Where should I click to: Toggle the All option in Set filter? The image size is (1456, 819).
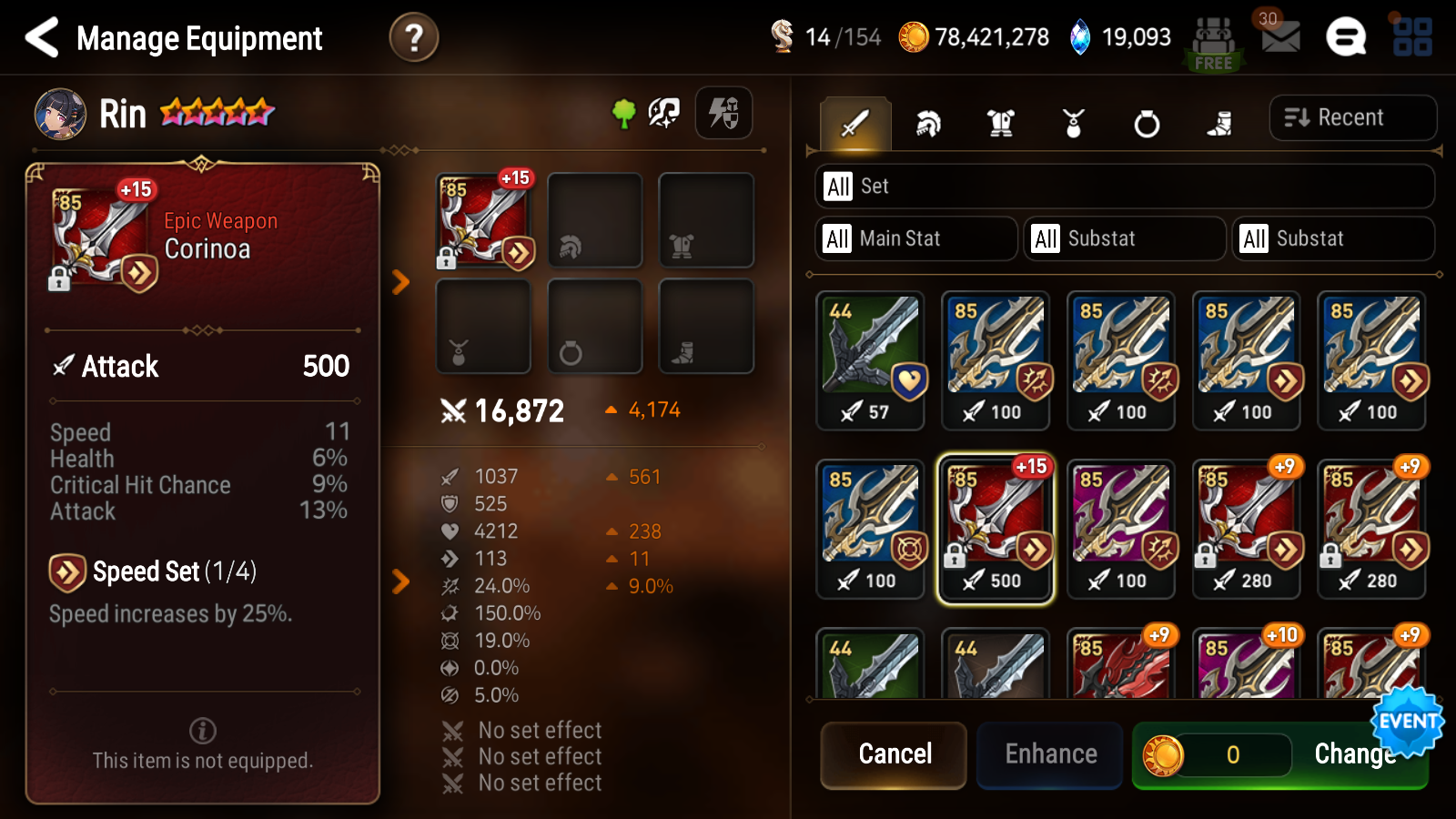coord(837,186)
